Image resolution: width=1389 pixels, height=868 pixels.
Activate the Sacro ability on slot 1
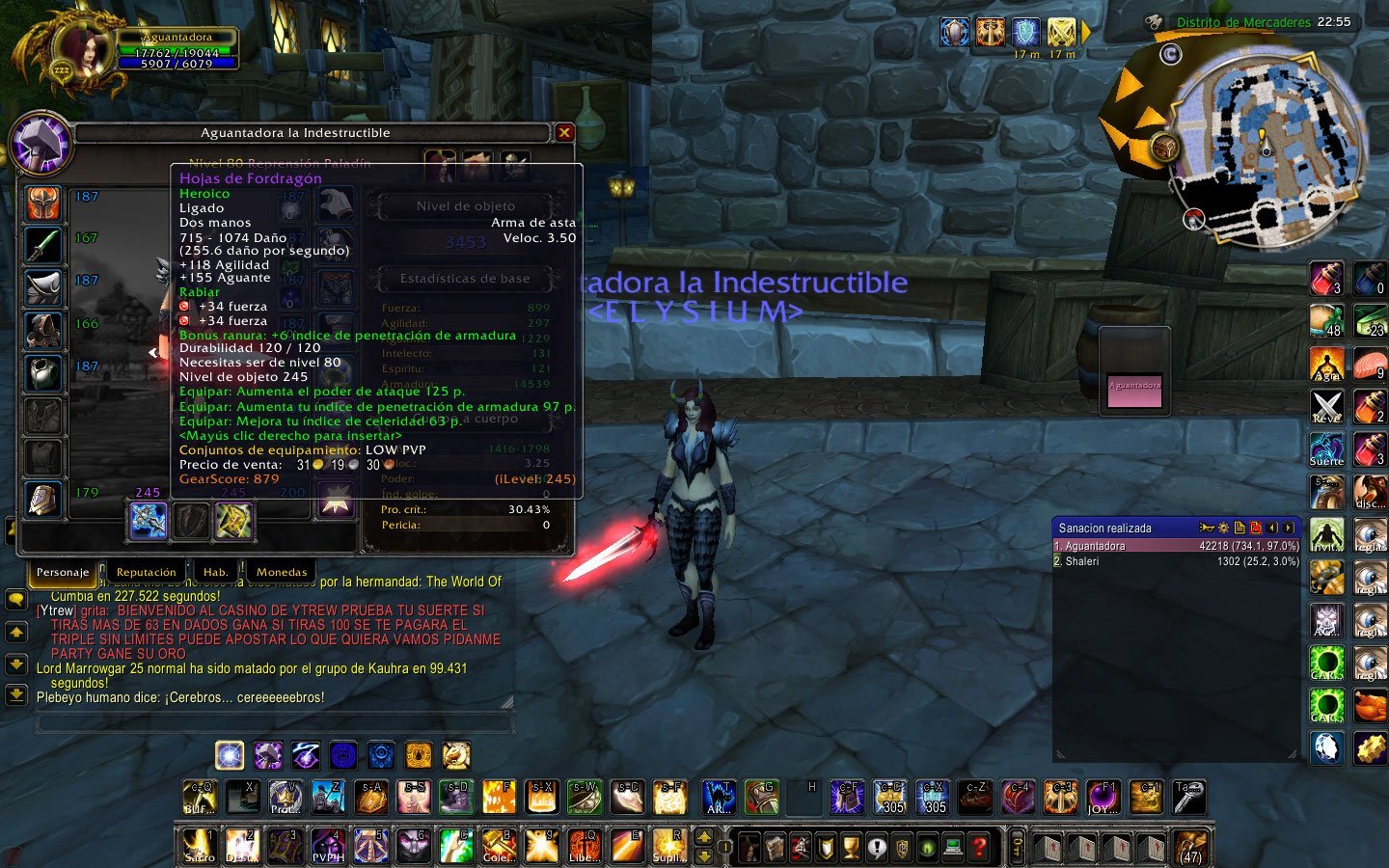200,846
